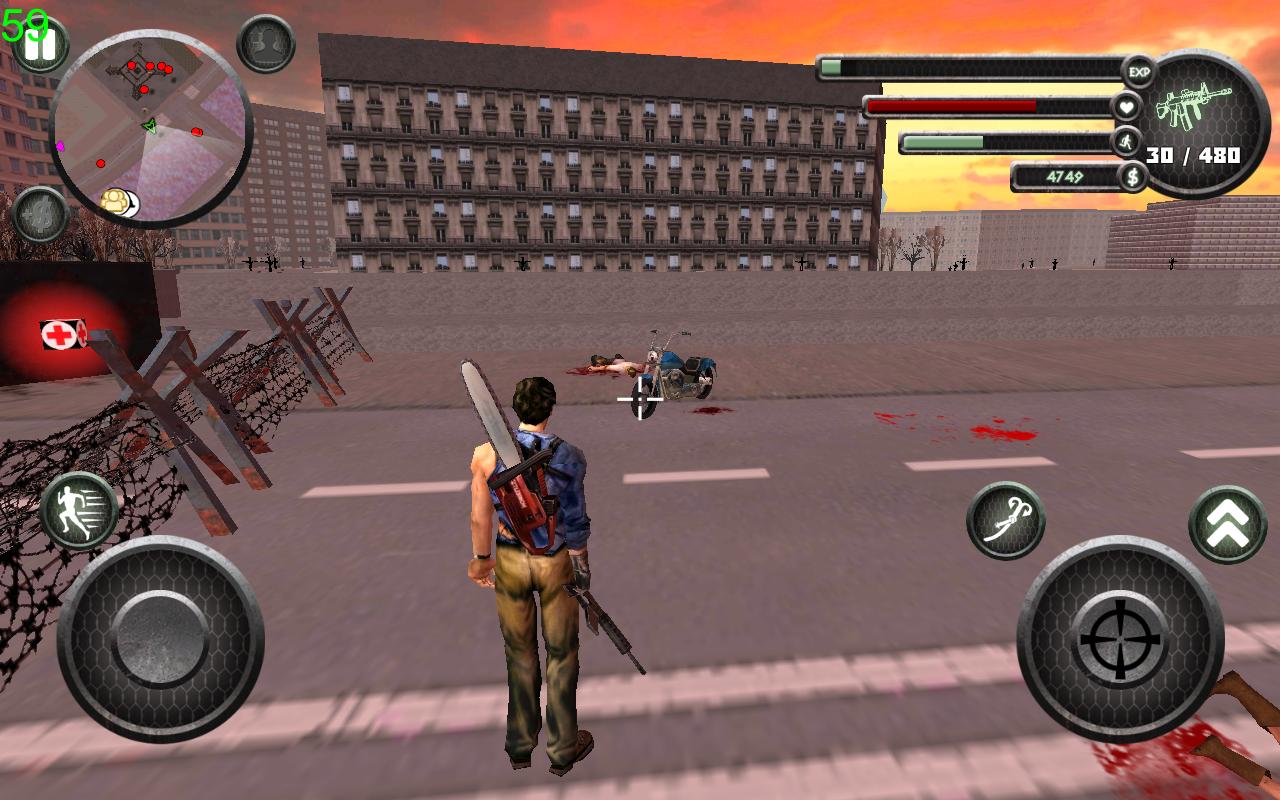Tap the 4749 cash display
The width and height of the screenshot is (1280, 800).
[x=1065, y=178]
